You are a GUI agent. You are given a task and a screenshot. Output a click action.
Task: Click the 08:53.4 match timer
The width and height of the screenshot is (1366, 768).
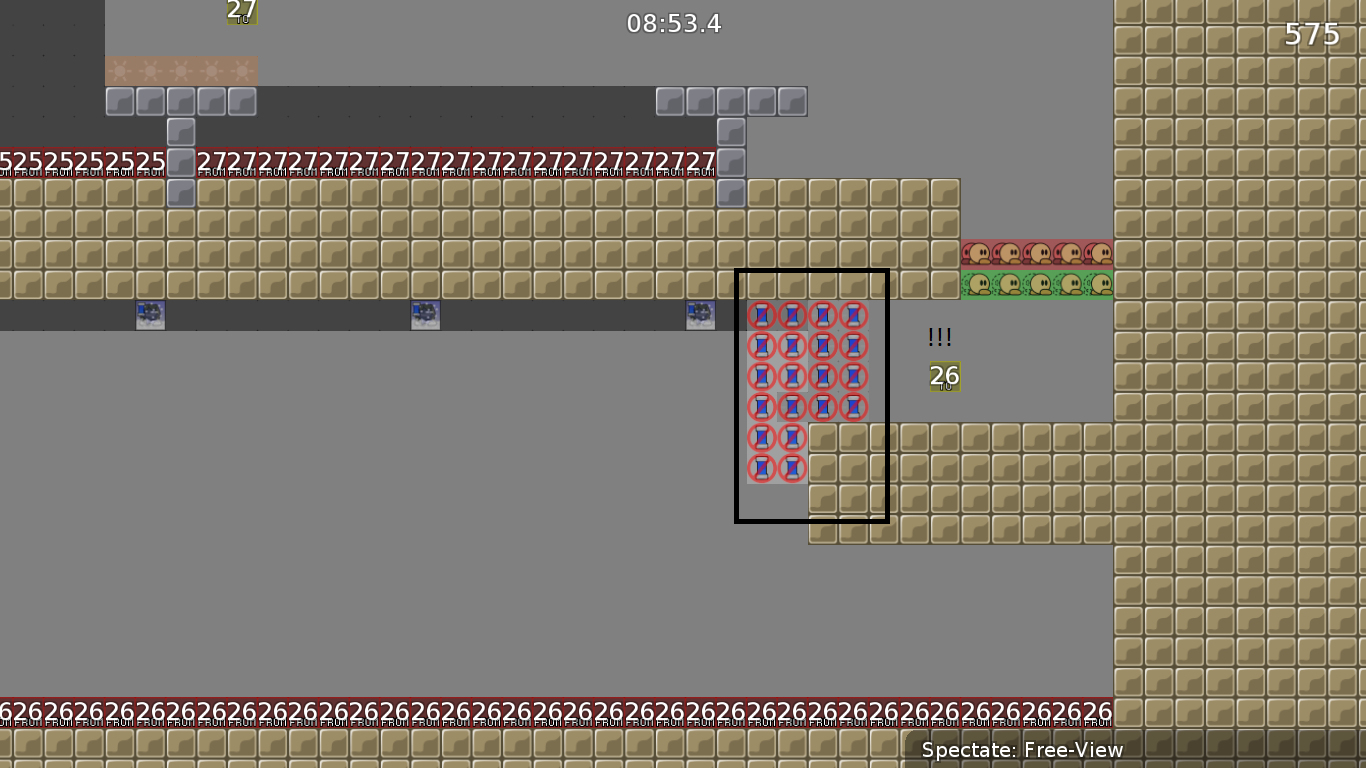pos(675,24)
